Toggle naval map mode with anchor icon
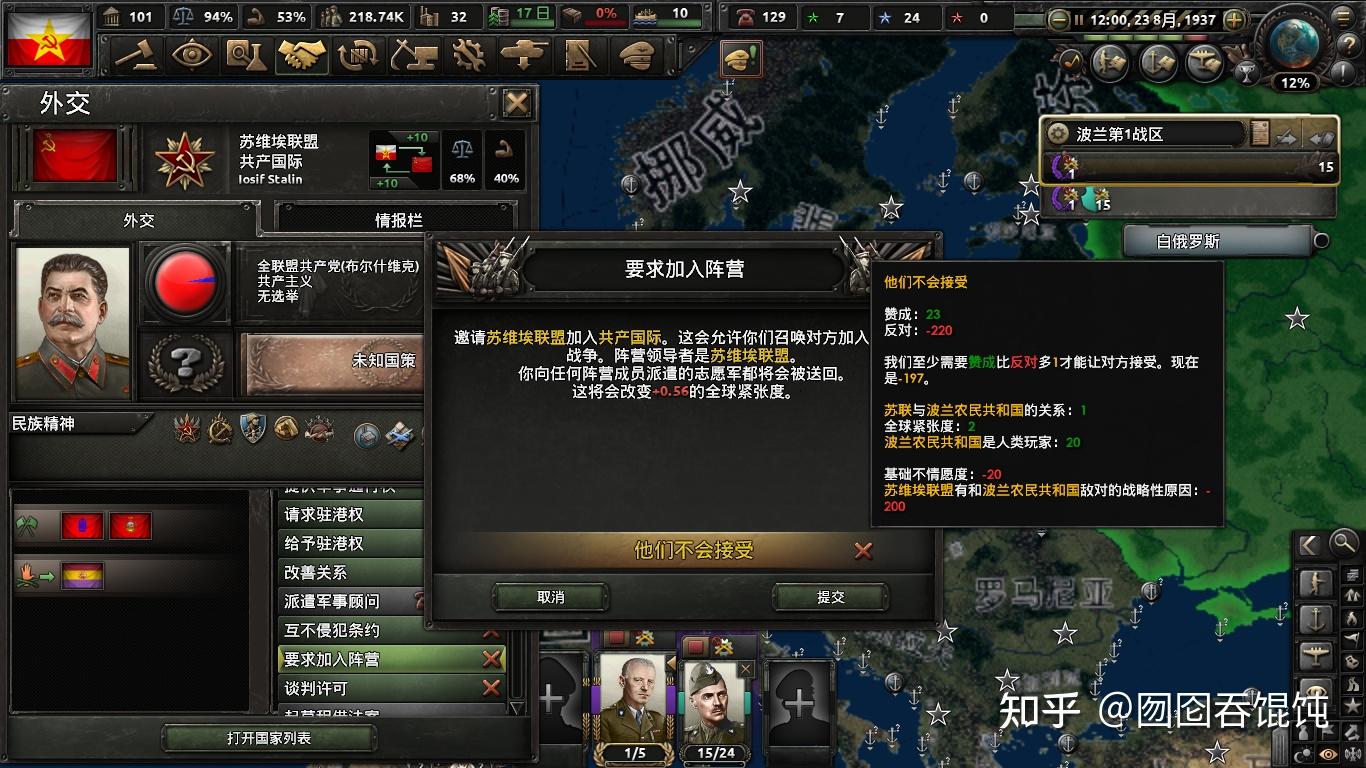This screenshot has width=1366, height=768. (1316, 617)
